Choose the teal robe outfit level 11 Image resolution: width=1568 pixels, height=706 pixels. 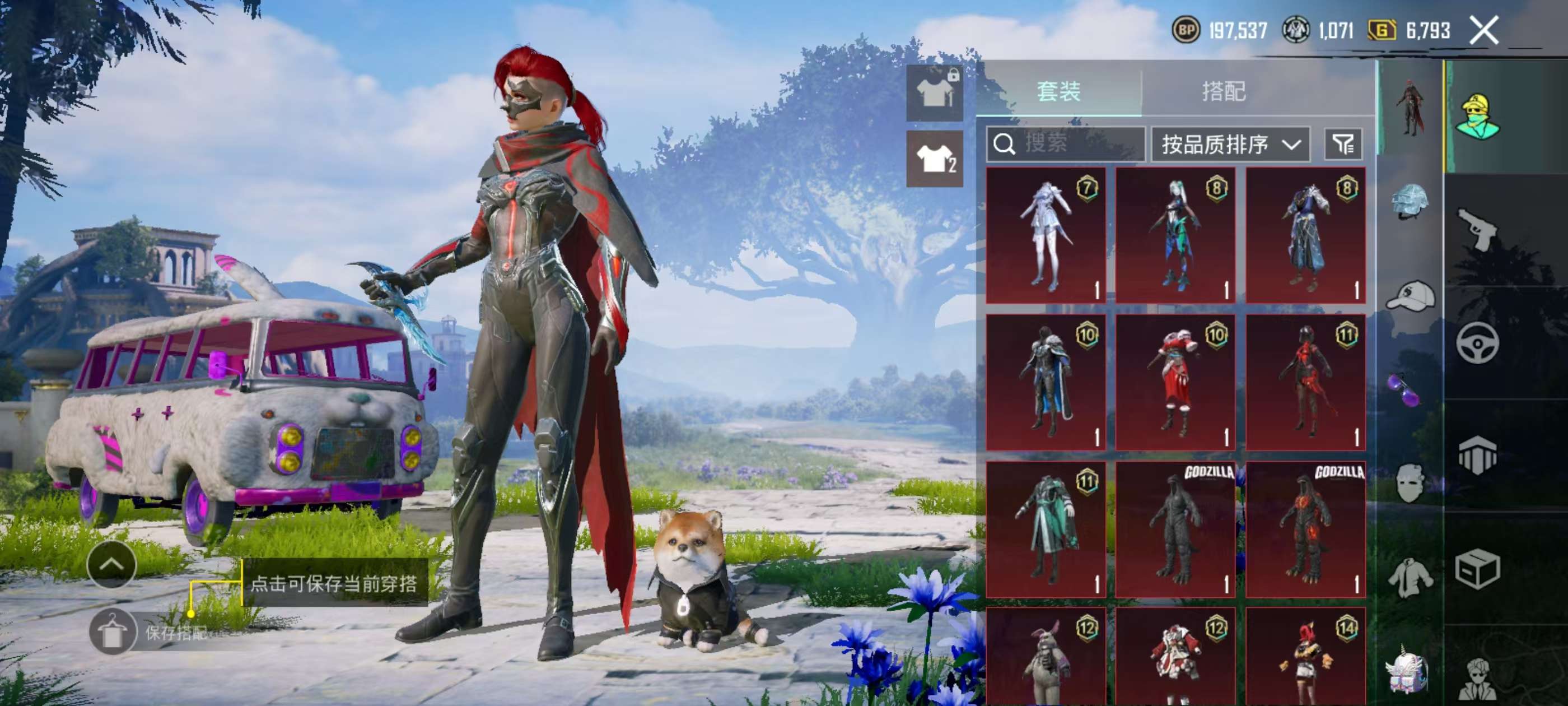pos(1046,529)
